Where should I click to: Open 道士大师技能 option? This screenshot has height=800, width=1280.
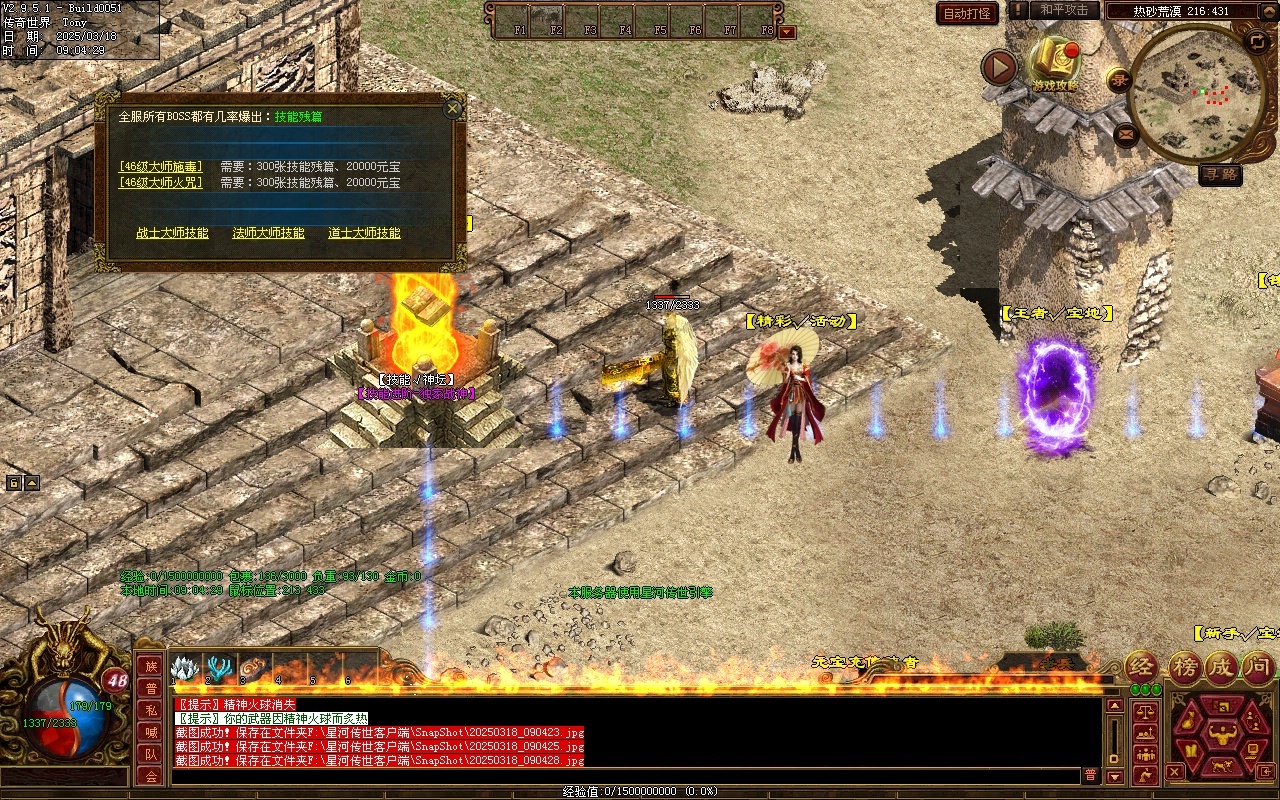[364, 233]
